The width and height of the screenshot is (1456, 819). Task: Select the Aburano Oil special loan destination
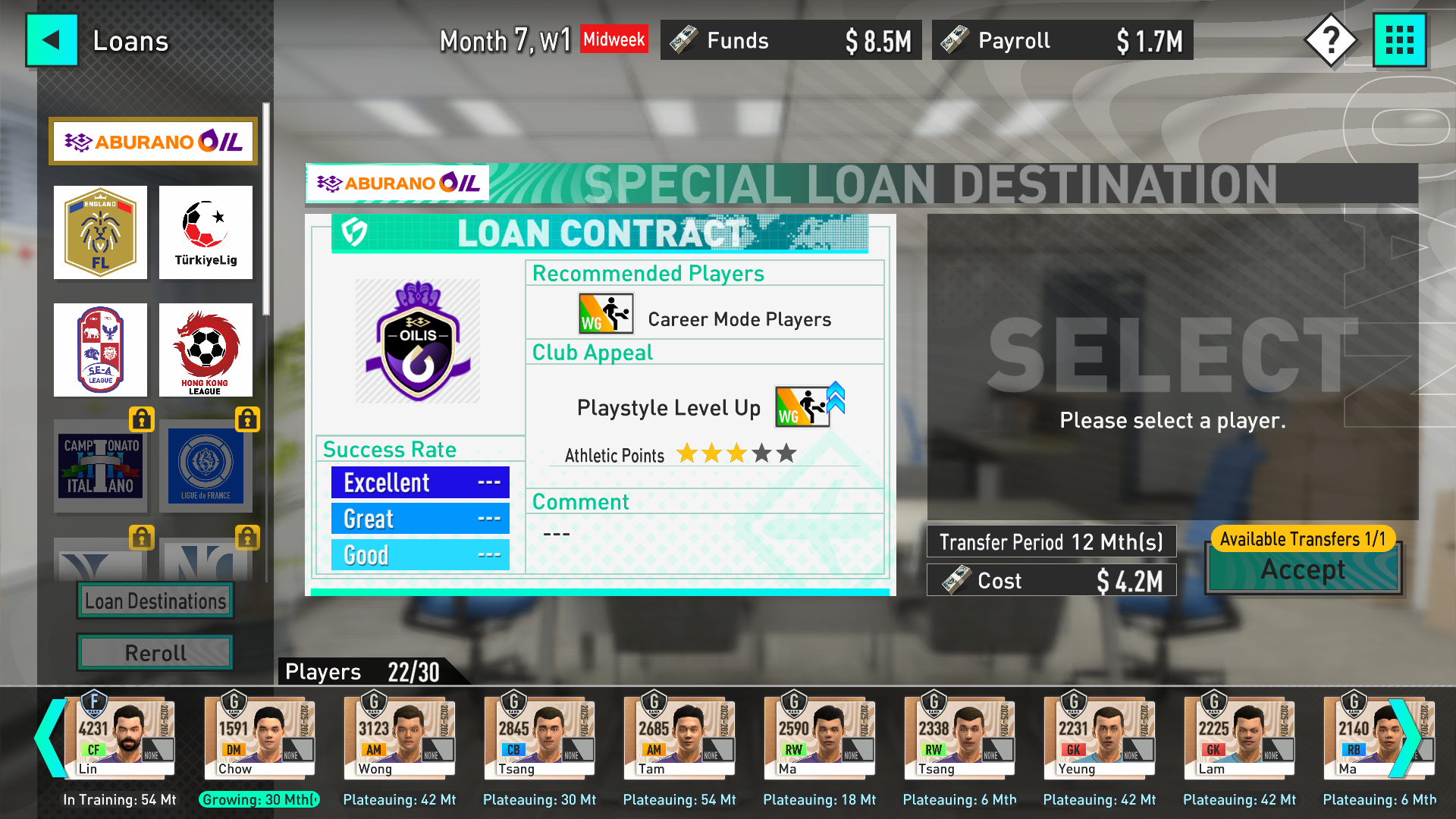153,141
